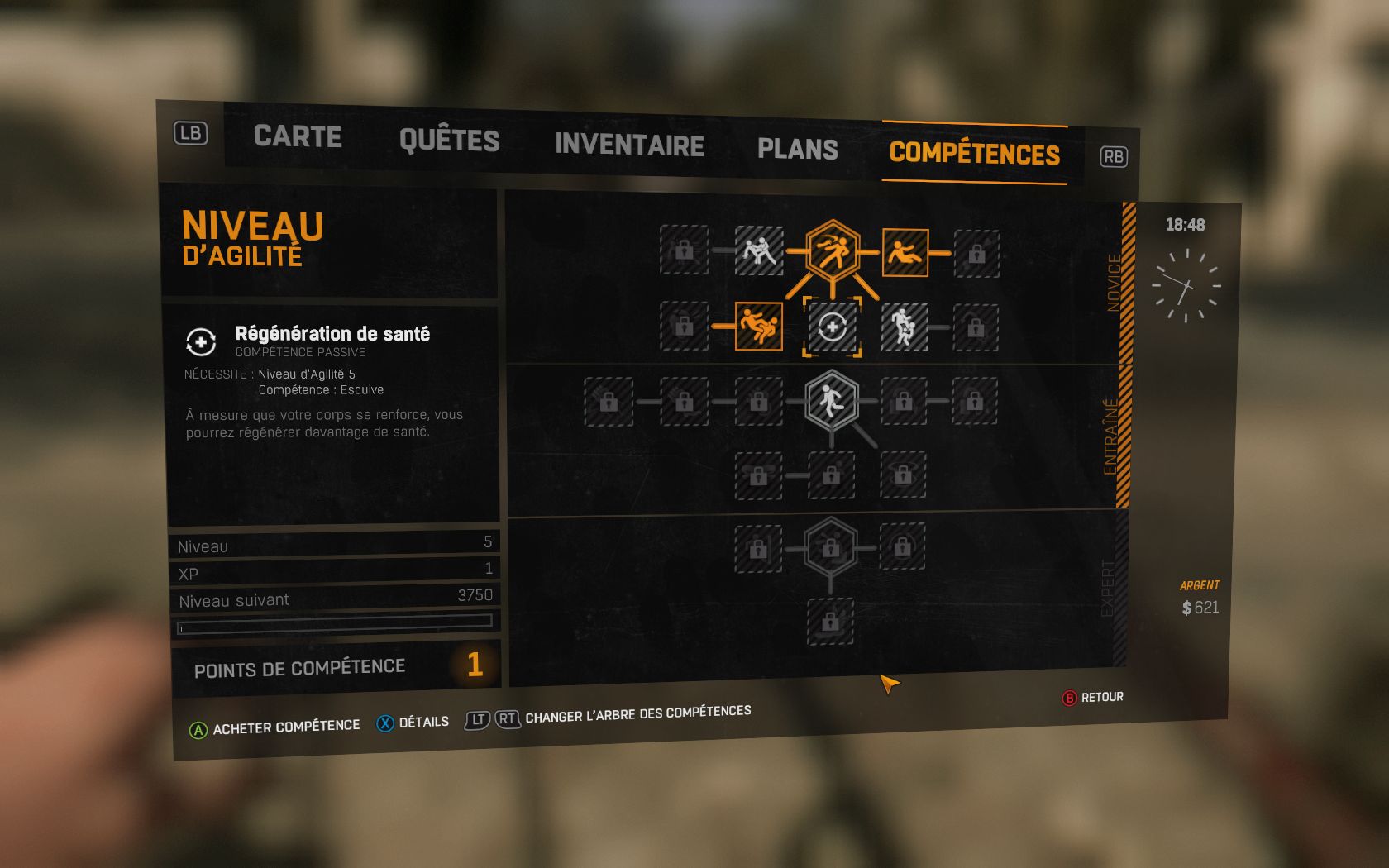
Task: Show the PLANS tab
Action: tap(797, 149)
